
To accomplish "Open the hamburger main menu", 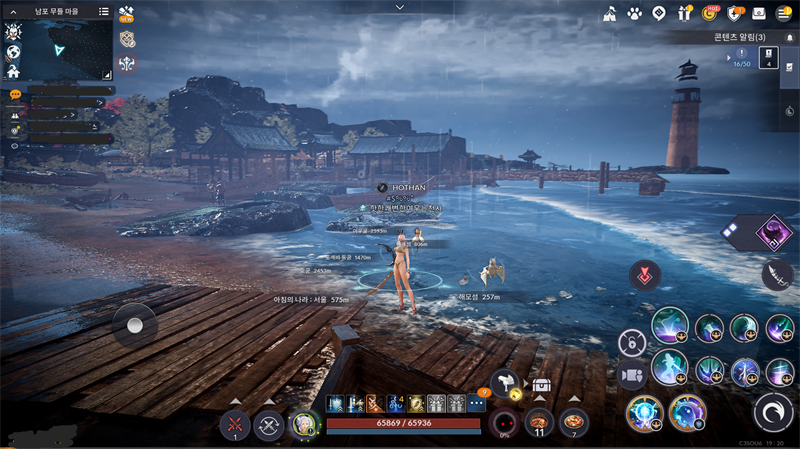I will (785, 13).
